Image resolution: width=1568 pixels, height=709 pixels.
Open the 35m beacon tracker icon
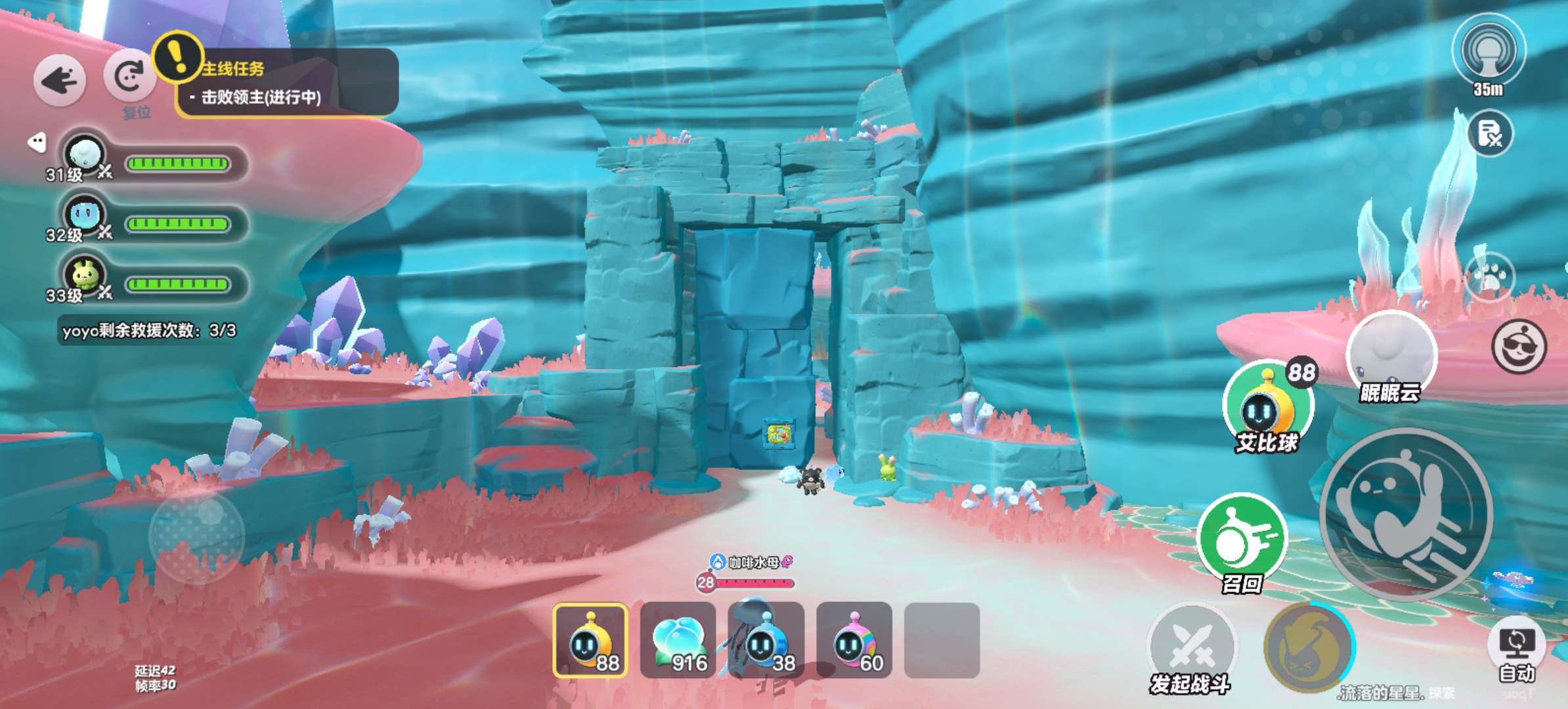pos(1489,53)
